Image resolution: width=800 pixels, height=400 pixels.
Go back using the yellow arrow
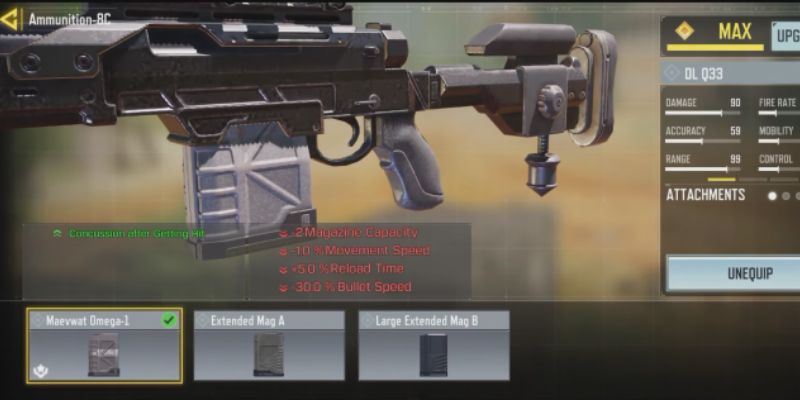tap(10, 19)
